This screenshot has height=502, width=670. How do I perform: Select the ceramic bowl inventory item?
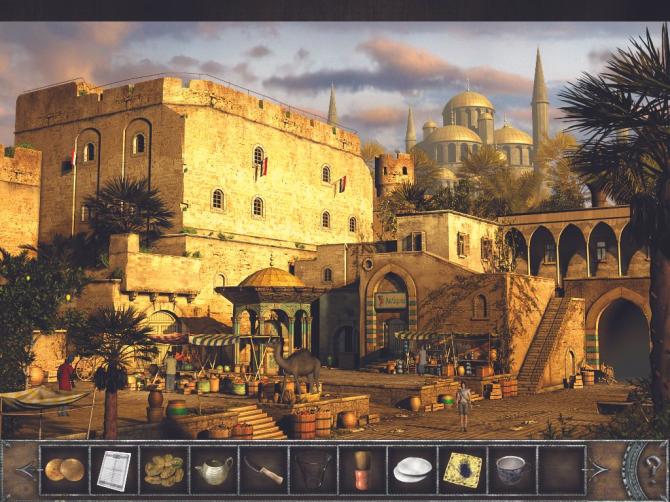pyautogui.click(x=511, y=469)
